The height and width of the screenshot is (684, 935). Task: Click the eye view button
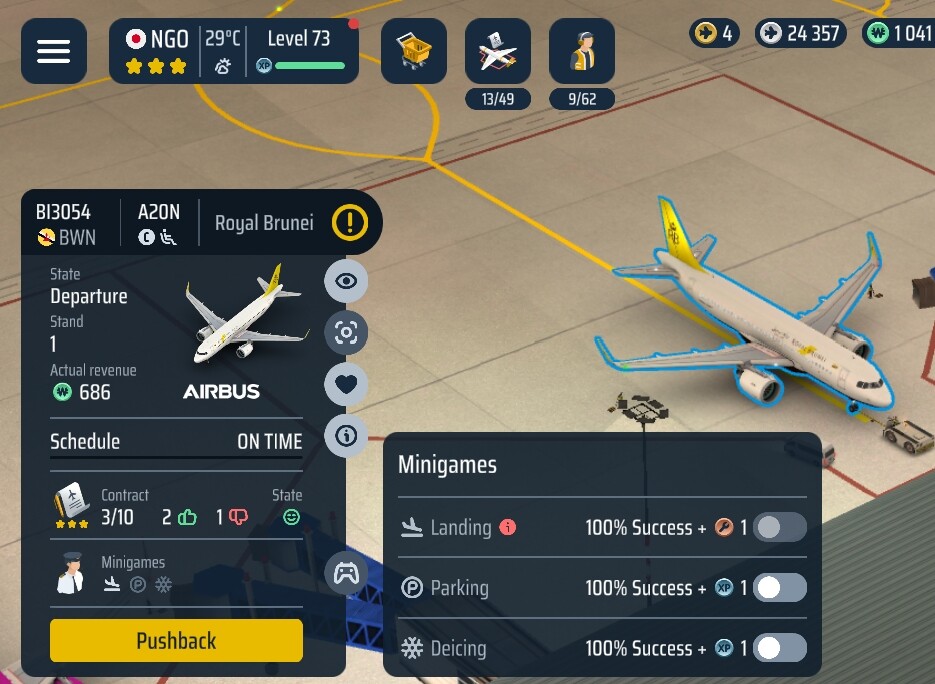pos(346,281)
